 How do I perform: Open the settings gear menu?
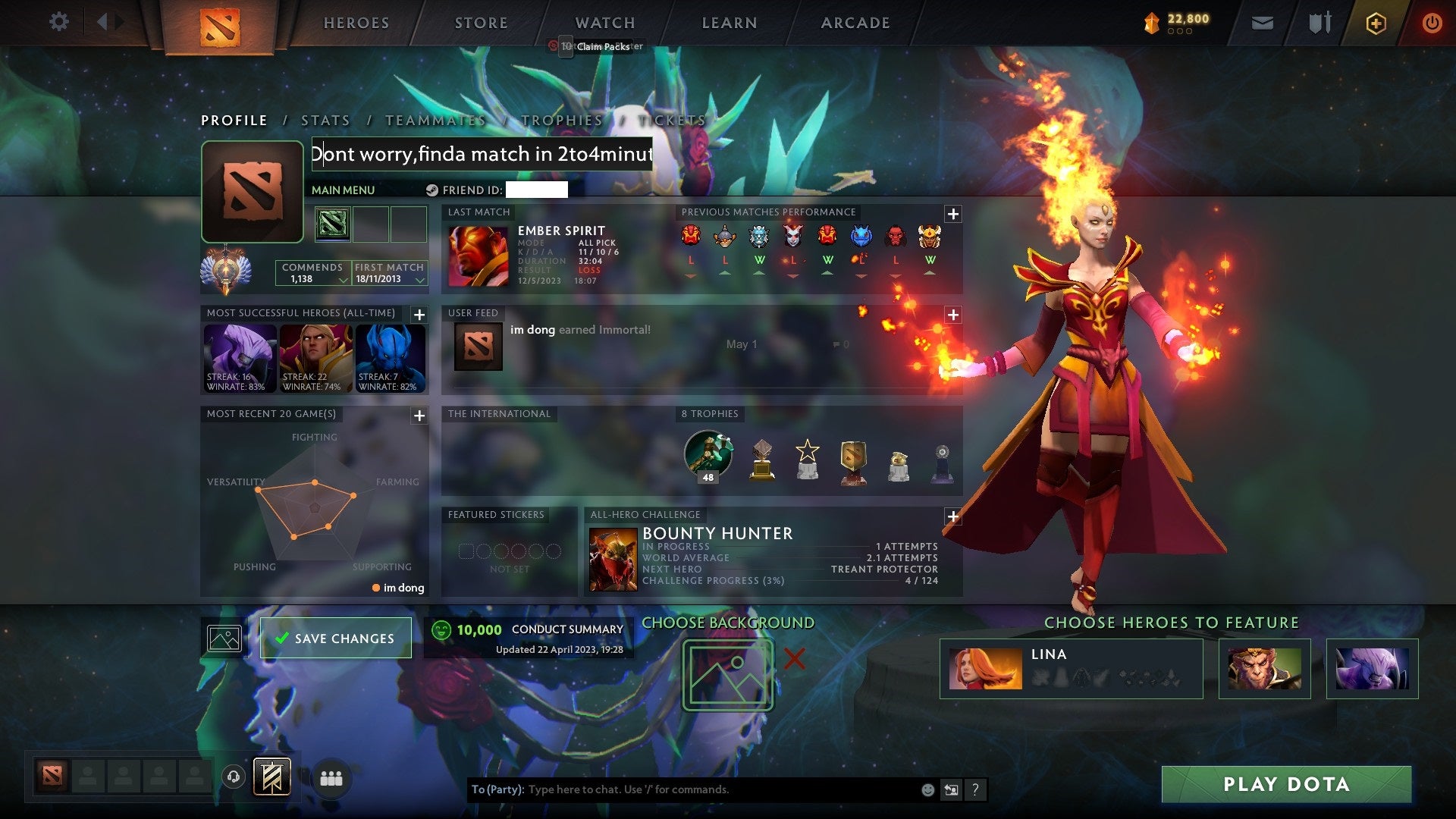[58, 22]
